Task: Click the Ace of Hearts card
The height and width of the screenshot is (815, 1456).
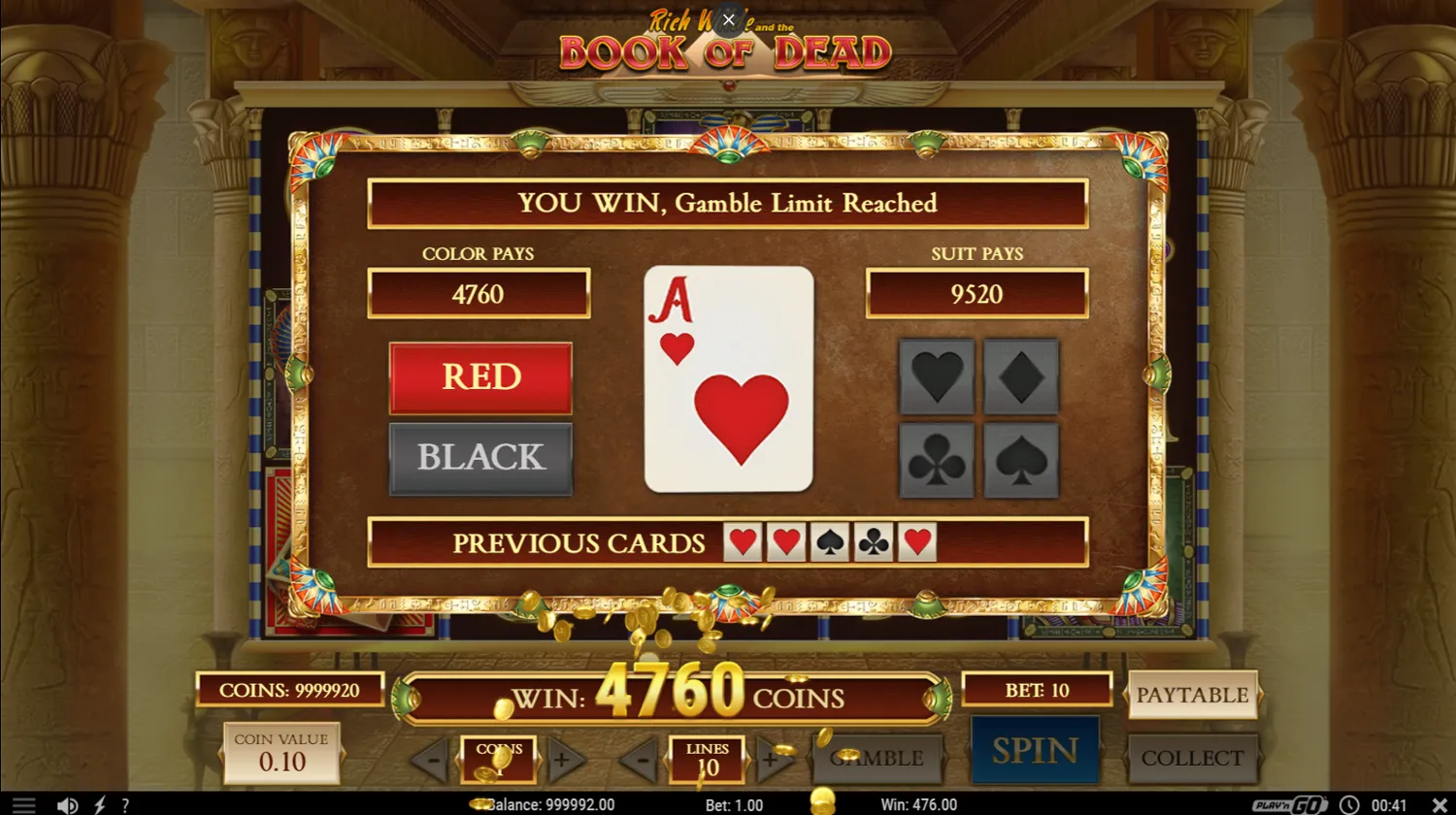Action: (729, 378)
